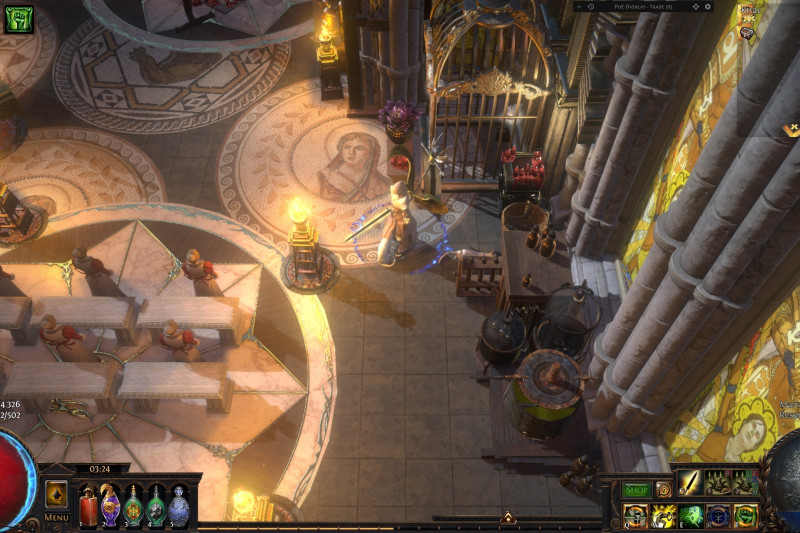
Task: Open the green Shop button
Action: click(x=637, y=490)
